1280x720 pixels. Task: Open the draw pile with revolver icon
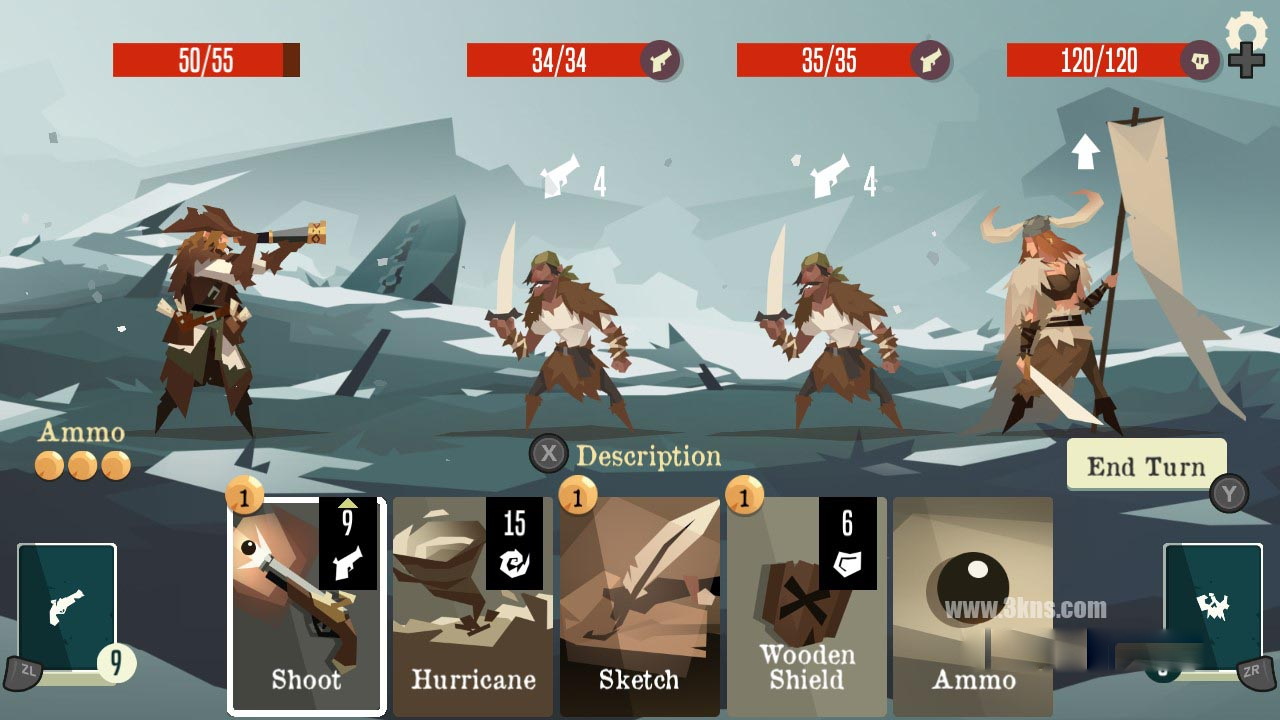pyautogui.click(x=67, y=608)
